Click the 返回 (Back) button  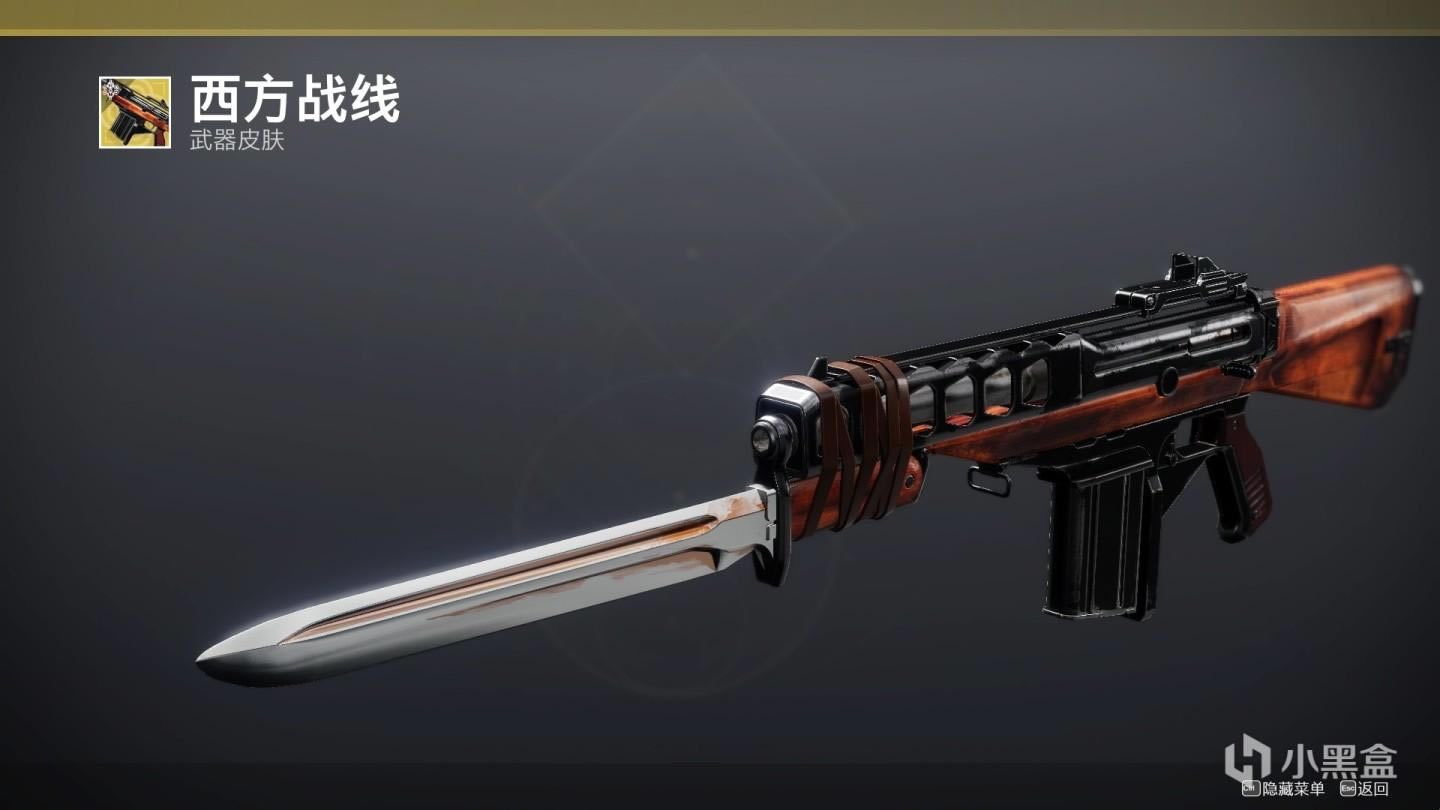point(1365,789)
